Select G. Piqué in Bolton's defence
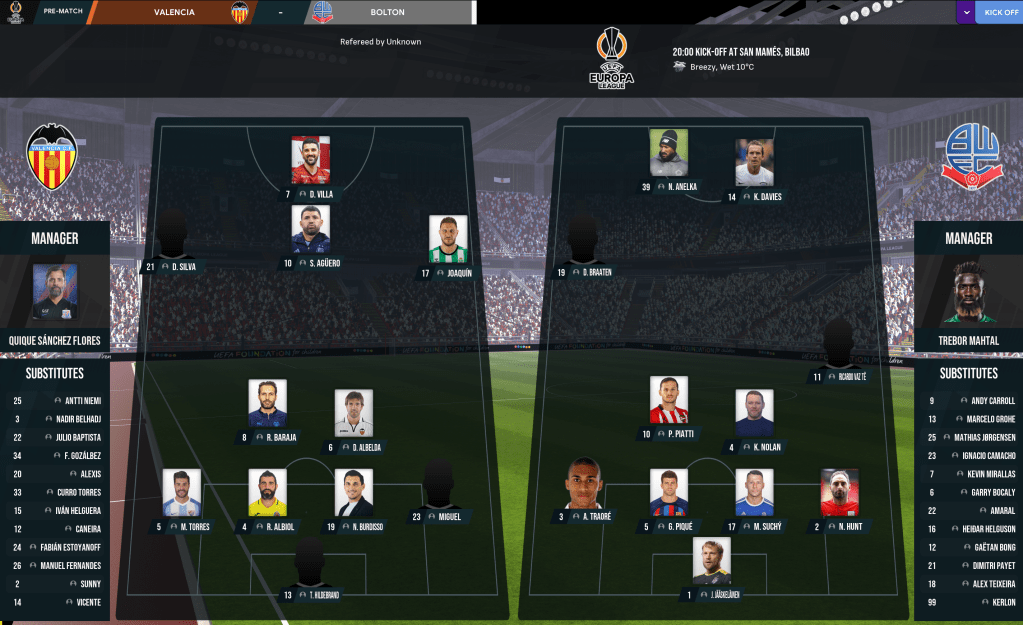 pyautogui.click(x=668, y=493)
